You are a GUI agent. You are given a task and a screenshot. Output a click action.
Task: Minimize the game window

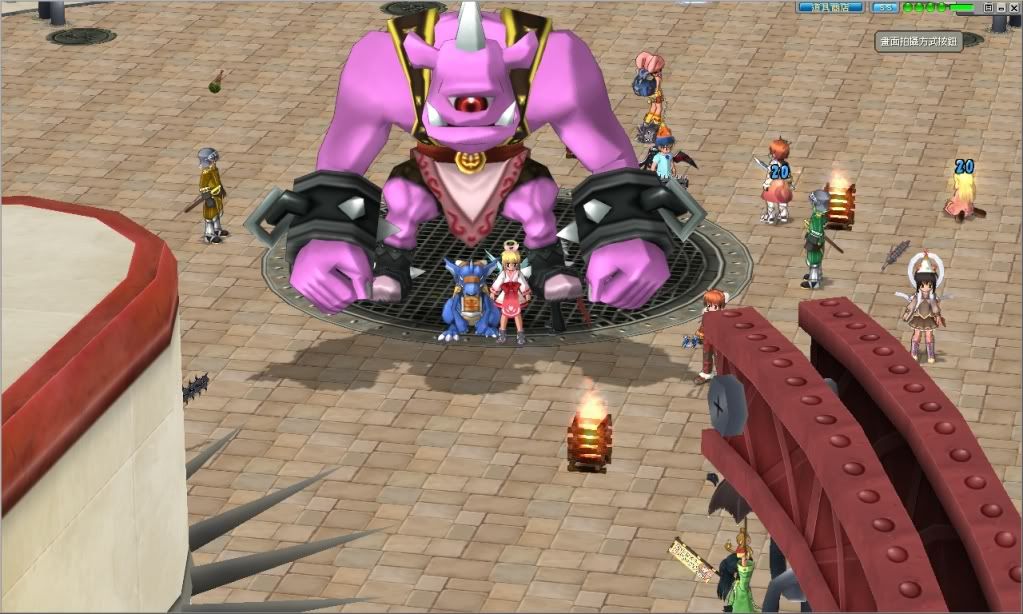pos(1001,8)
